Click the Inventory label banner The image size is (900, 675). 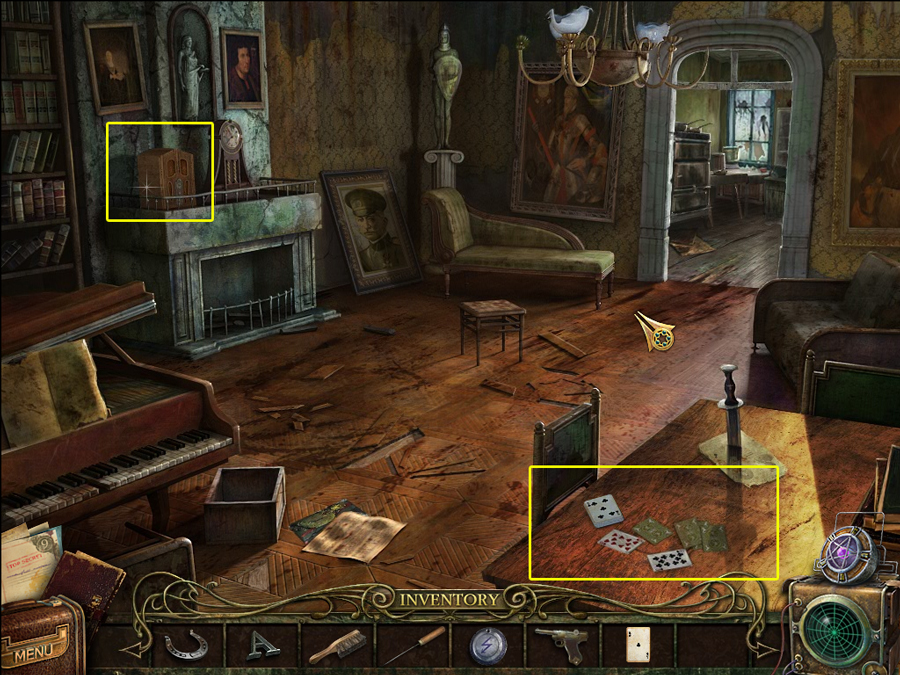click(x=449, y=600)
